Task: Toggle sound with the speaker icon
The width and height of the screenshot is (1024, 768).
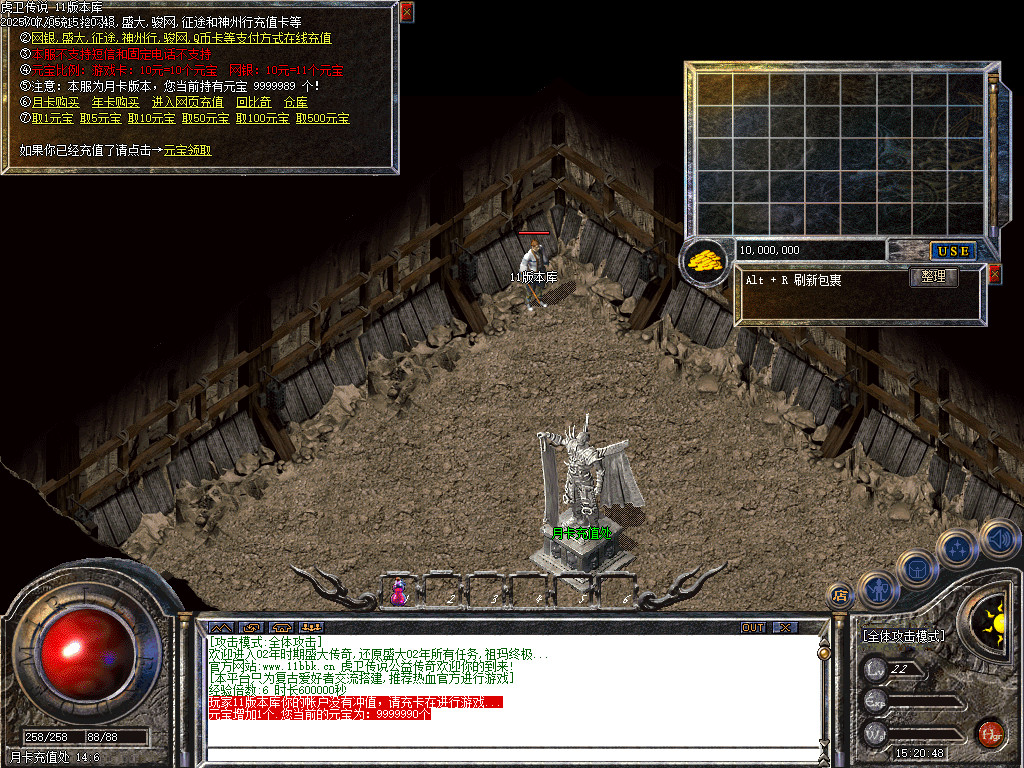Action: (x=999, y=539)
